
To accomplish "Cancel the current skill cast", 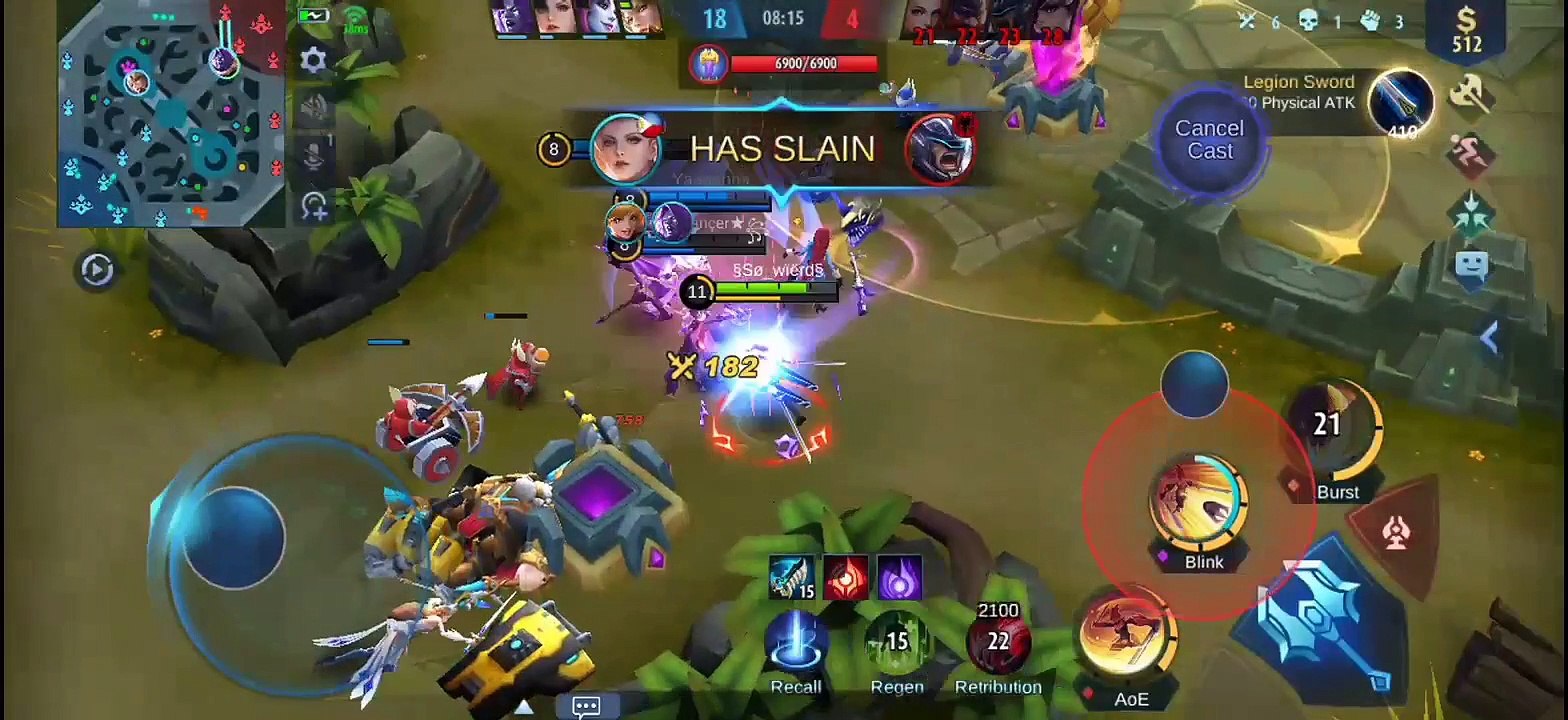I will pyautogui.click(x=1209, y=140).
